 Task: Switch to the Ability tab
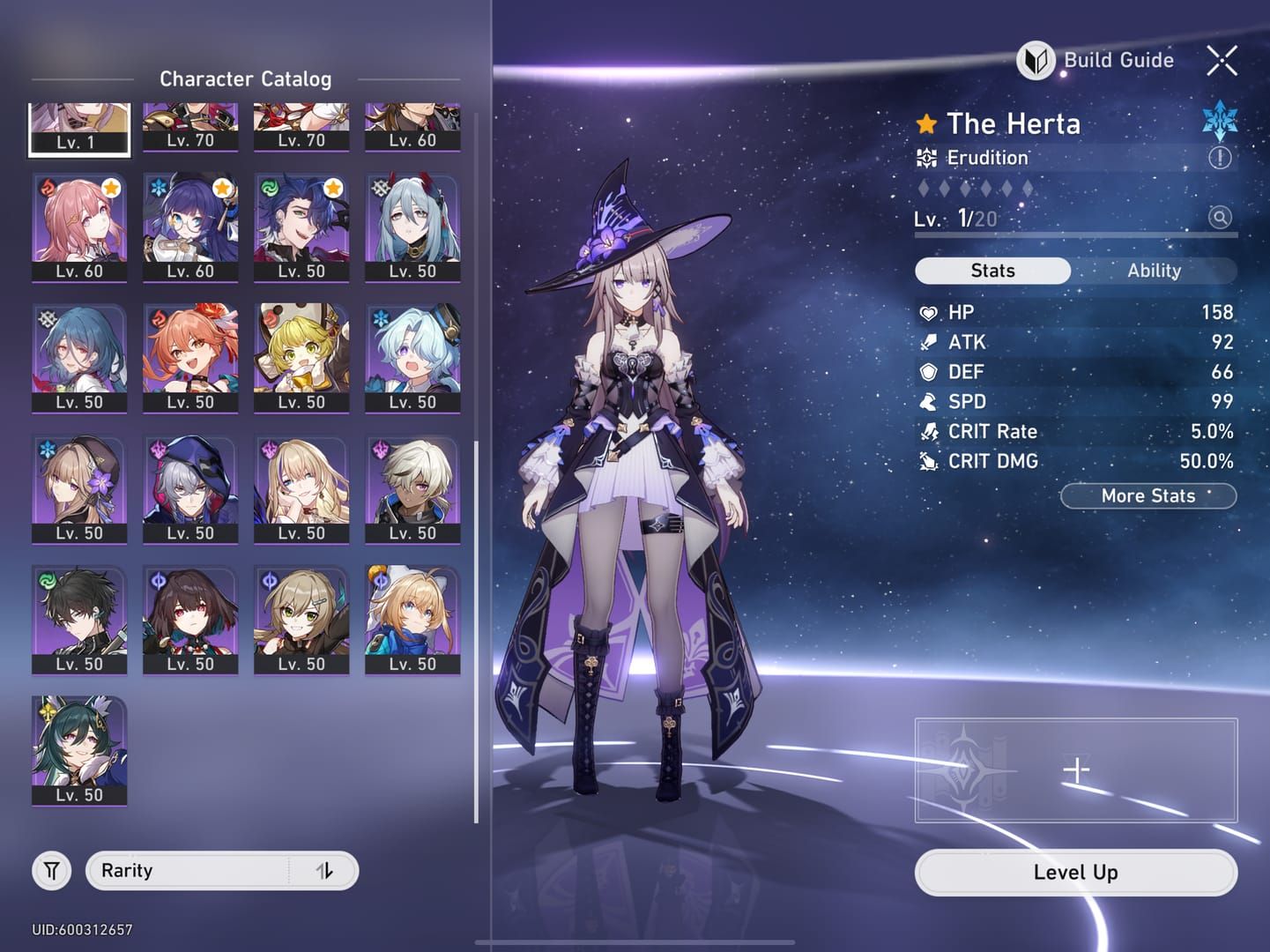click(x=1155, y=271)
